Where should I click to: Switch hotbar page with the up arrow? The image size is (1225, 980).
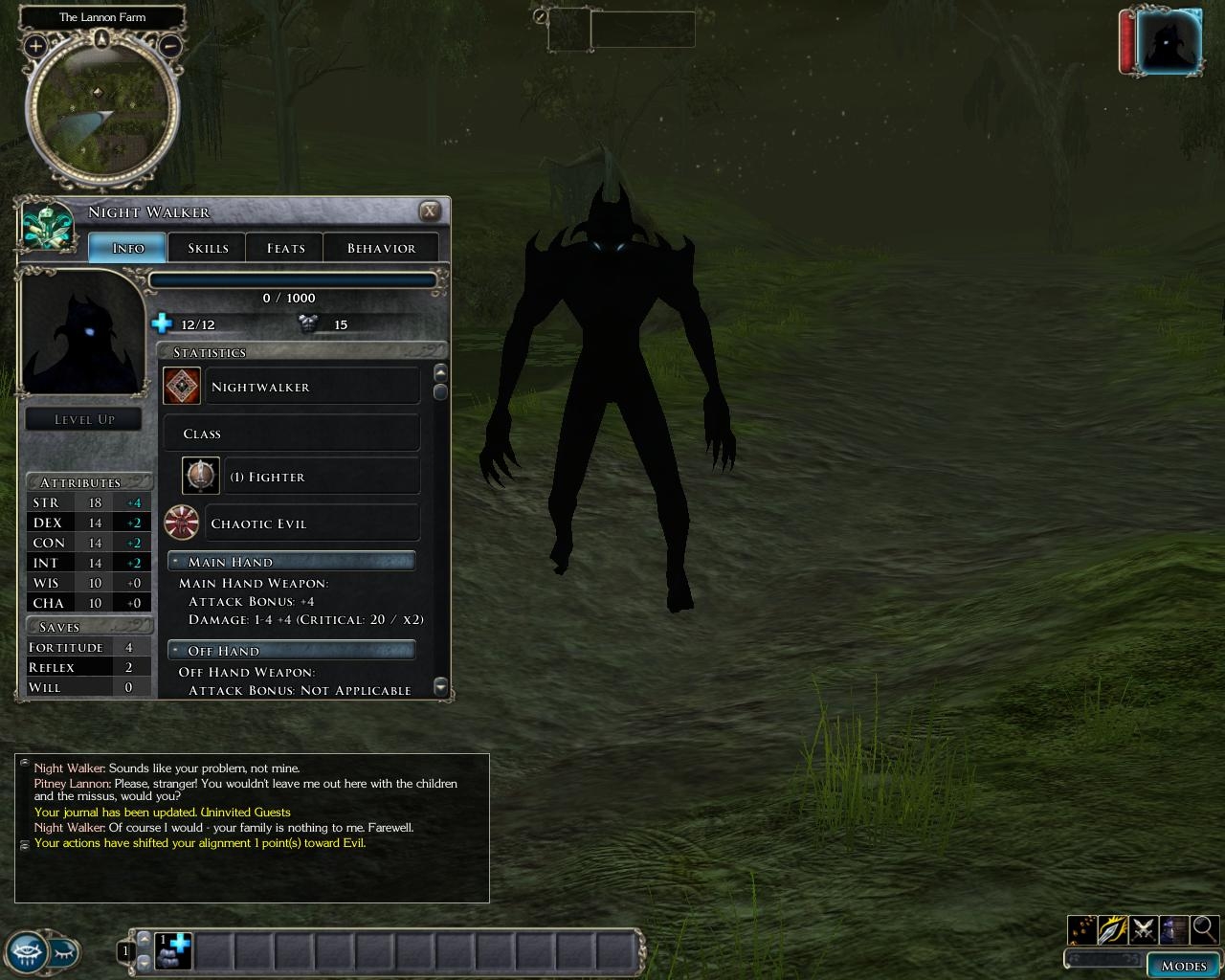click(145, 938)
